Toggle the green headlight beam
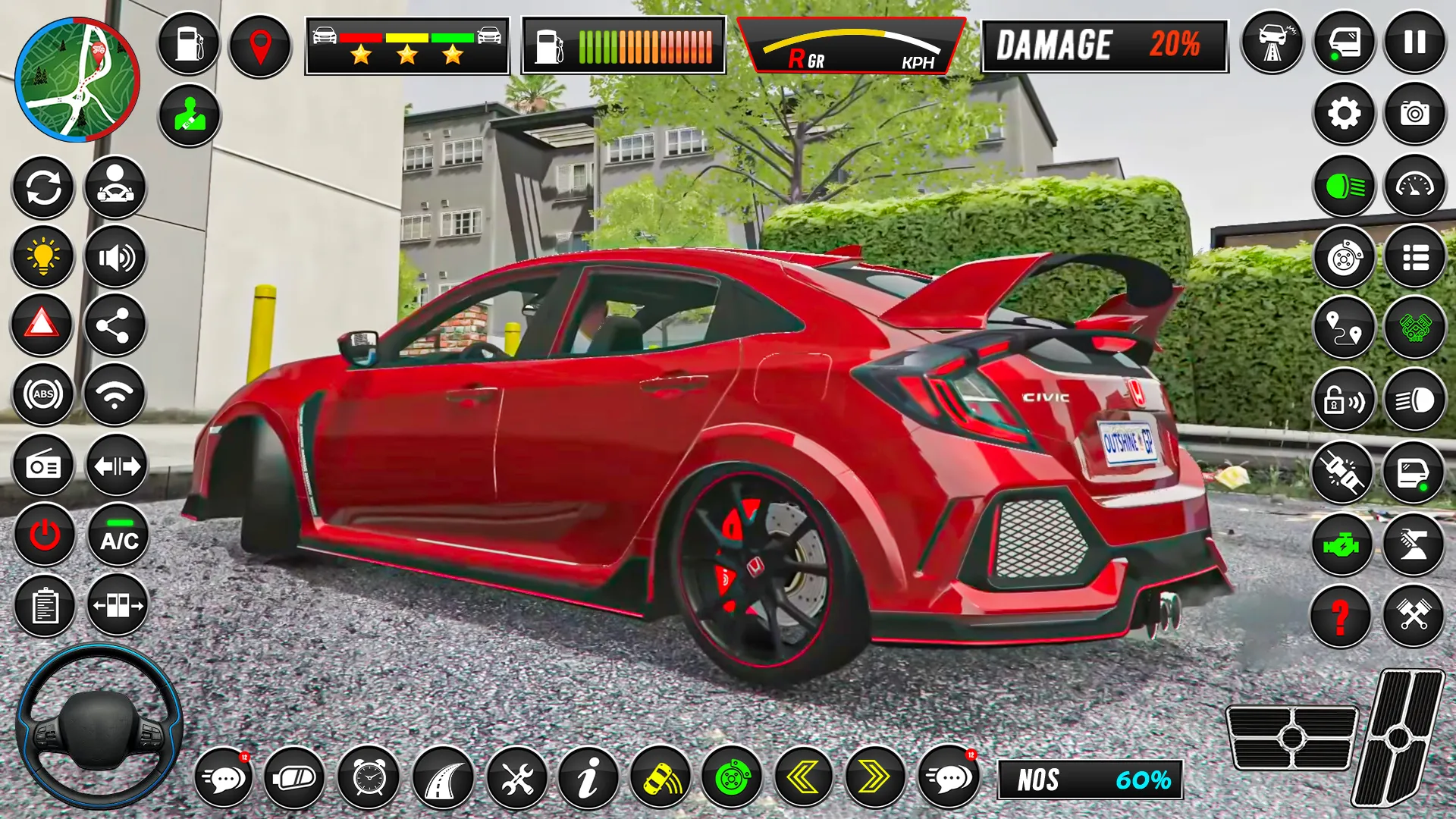The width and height of the screenshot is (1456, 819). (1344, 187)
